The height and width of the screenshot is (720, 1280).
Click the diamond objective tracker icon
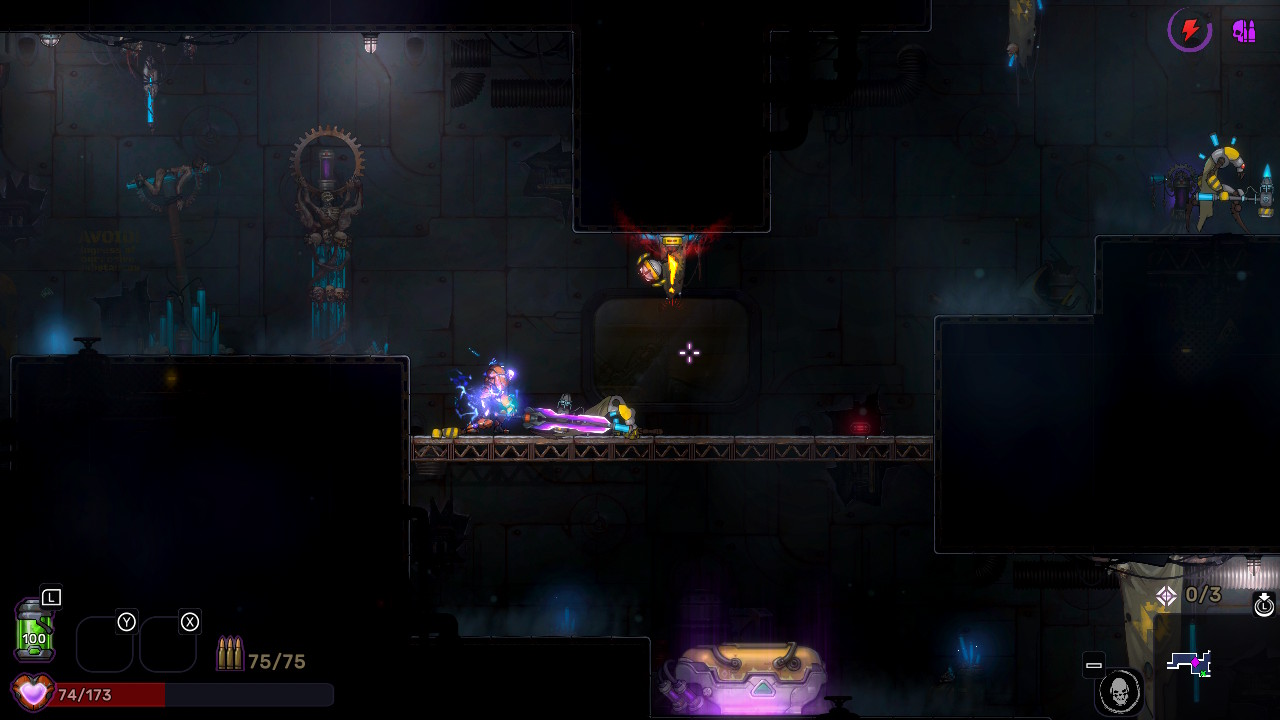(1166, 596)
